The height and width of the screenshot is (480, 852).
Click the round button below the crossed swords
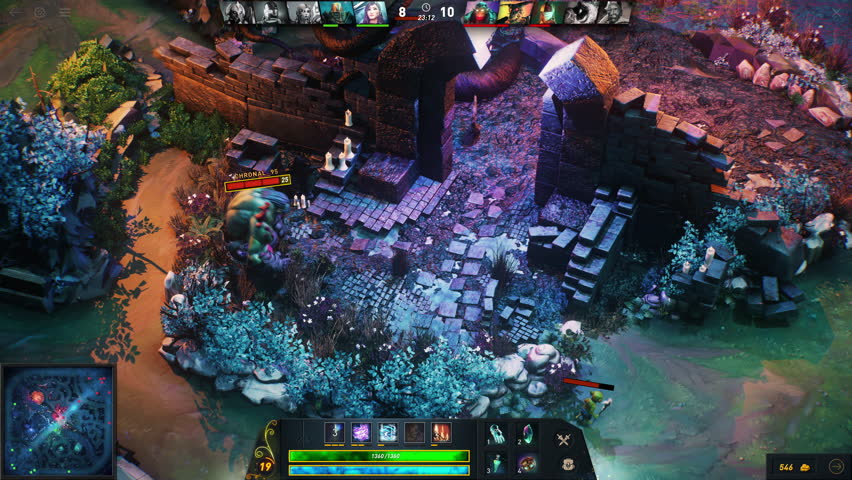567,464
